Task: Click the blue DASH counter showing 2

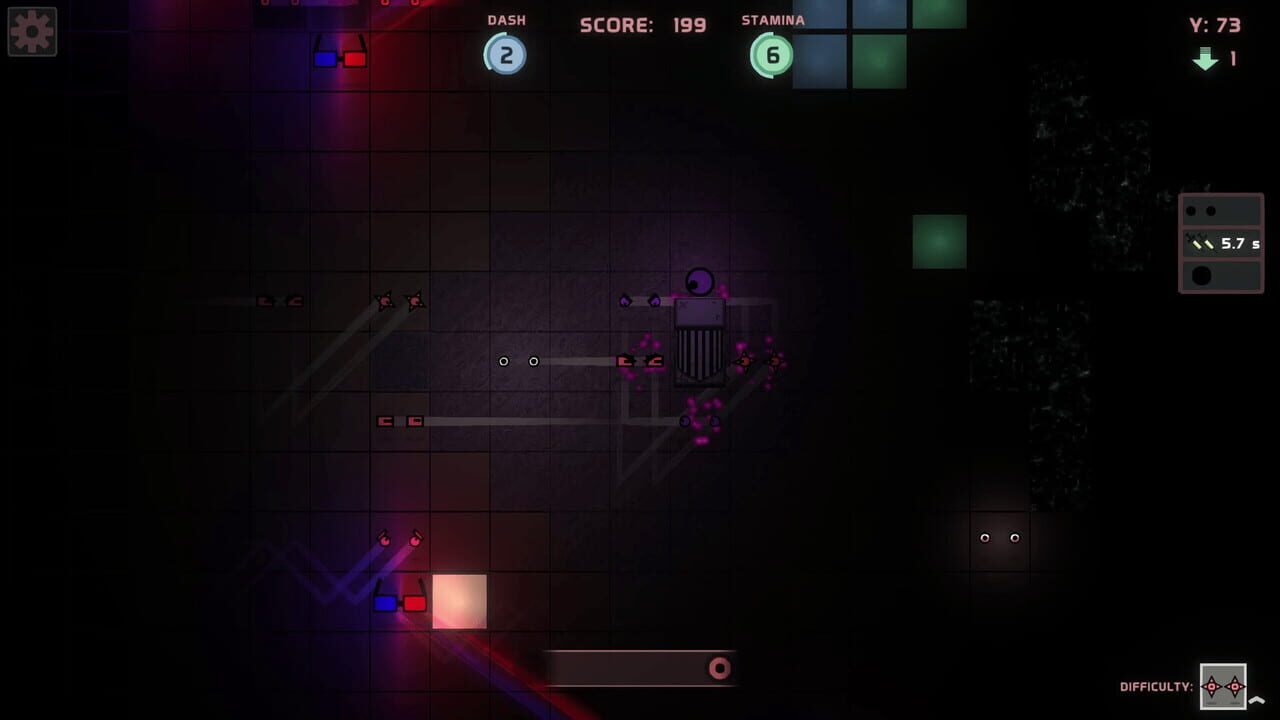Action: pos(506,55)
